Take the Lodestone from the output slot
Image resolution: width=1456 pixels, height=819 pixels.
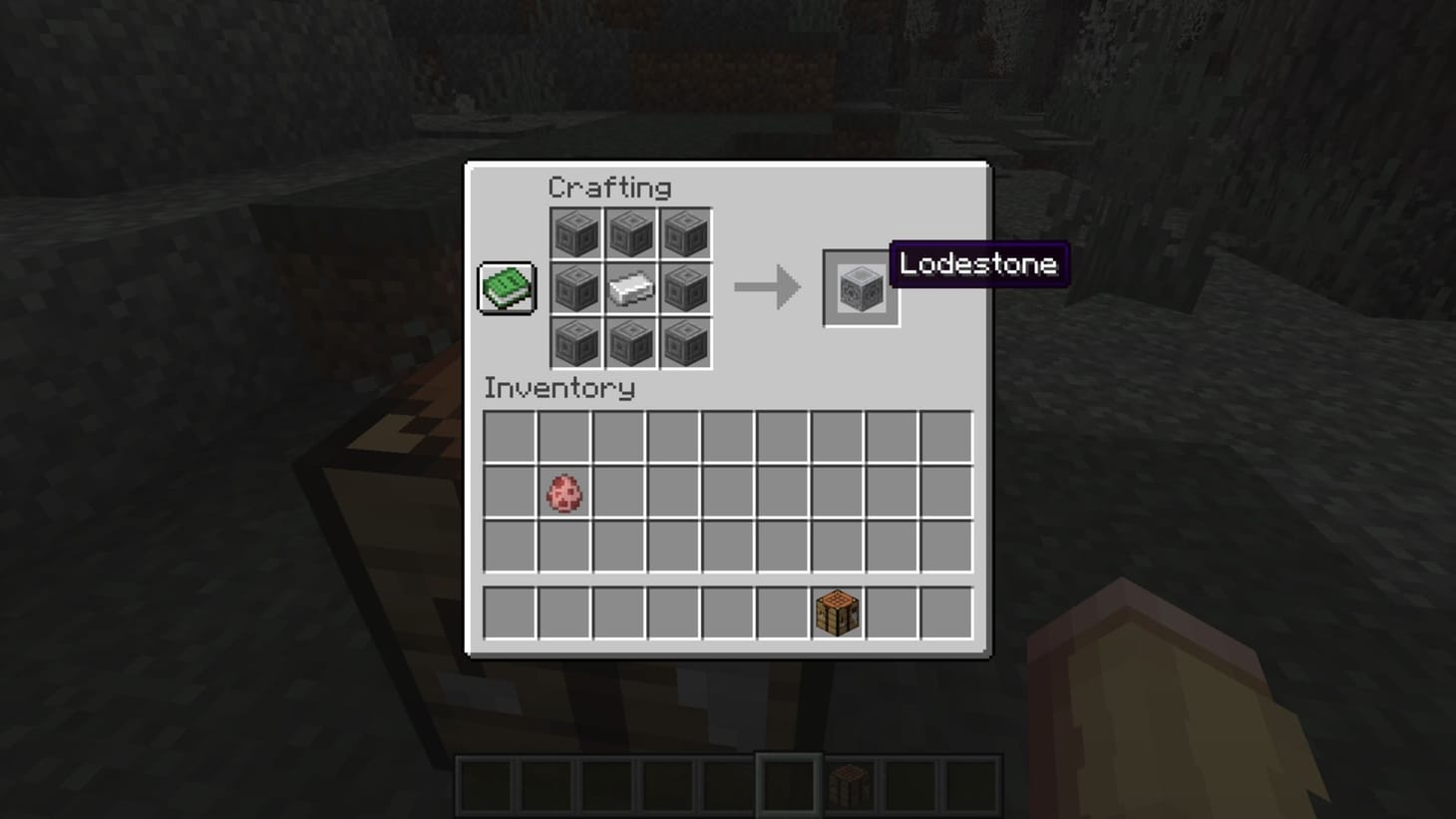[860, 289]
